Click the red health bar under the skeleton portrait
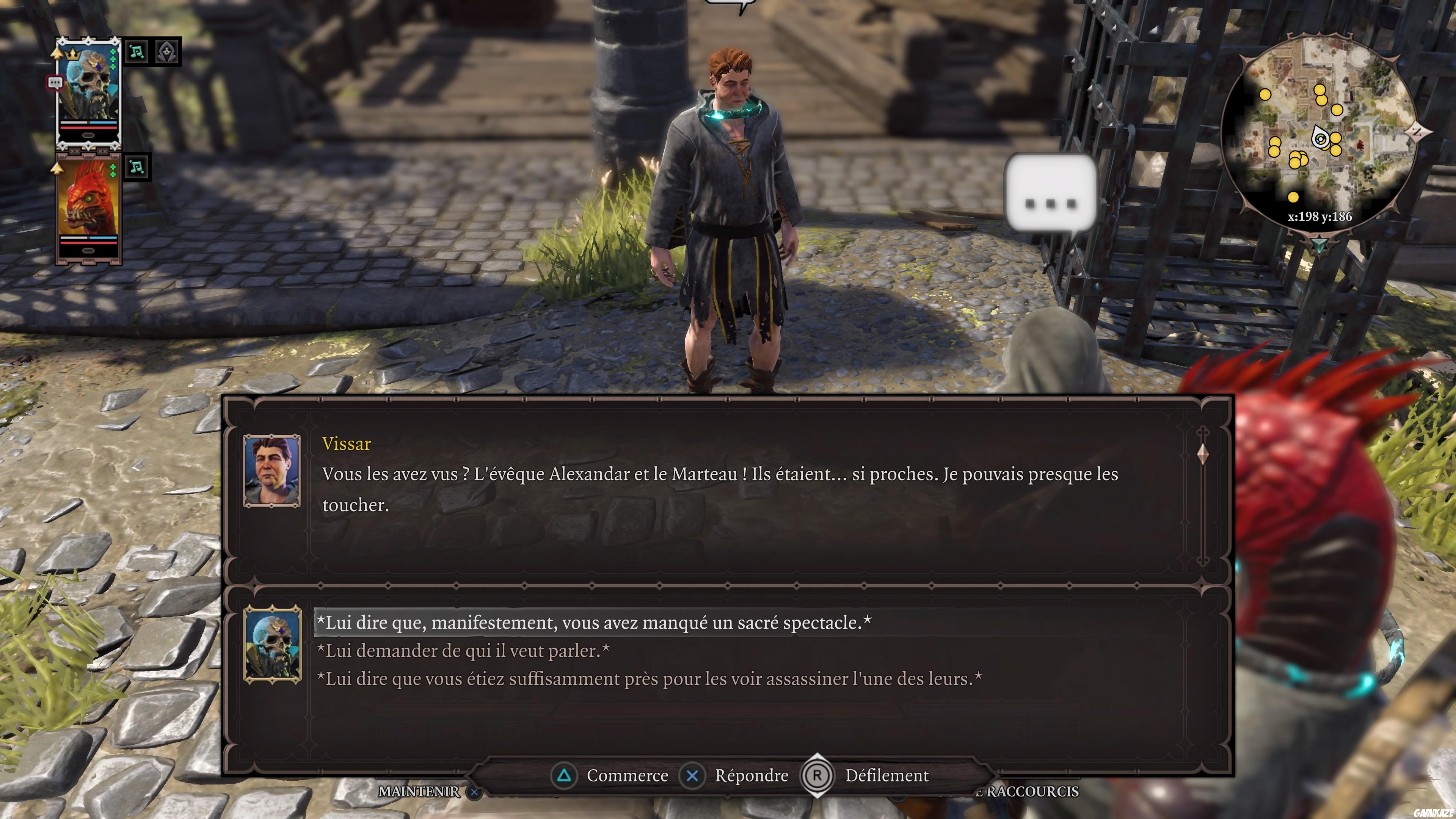1456x819 pixels. pos(88,128)
